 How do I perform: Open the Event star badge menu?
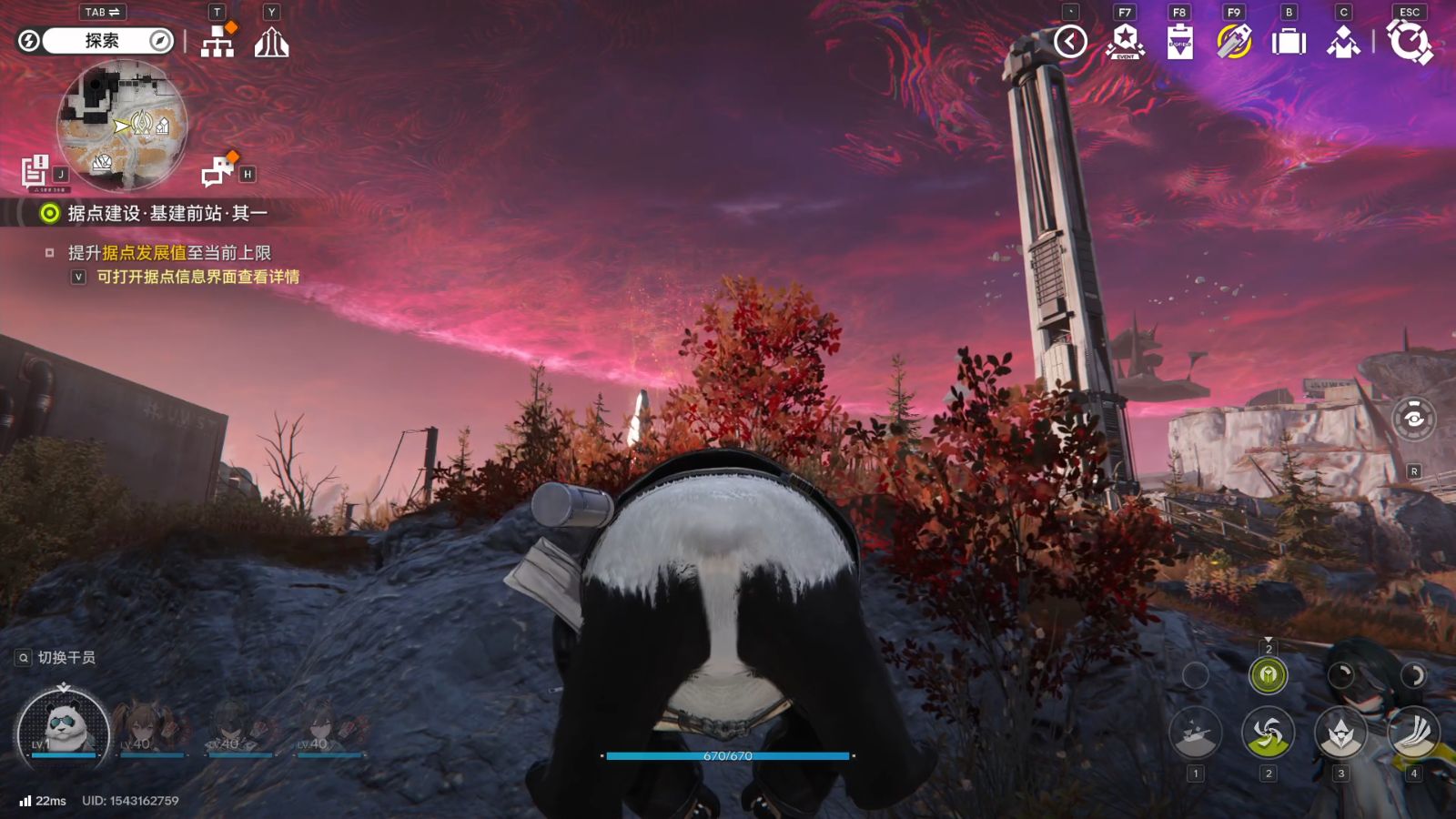click(x=1125, y=42)
